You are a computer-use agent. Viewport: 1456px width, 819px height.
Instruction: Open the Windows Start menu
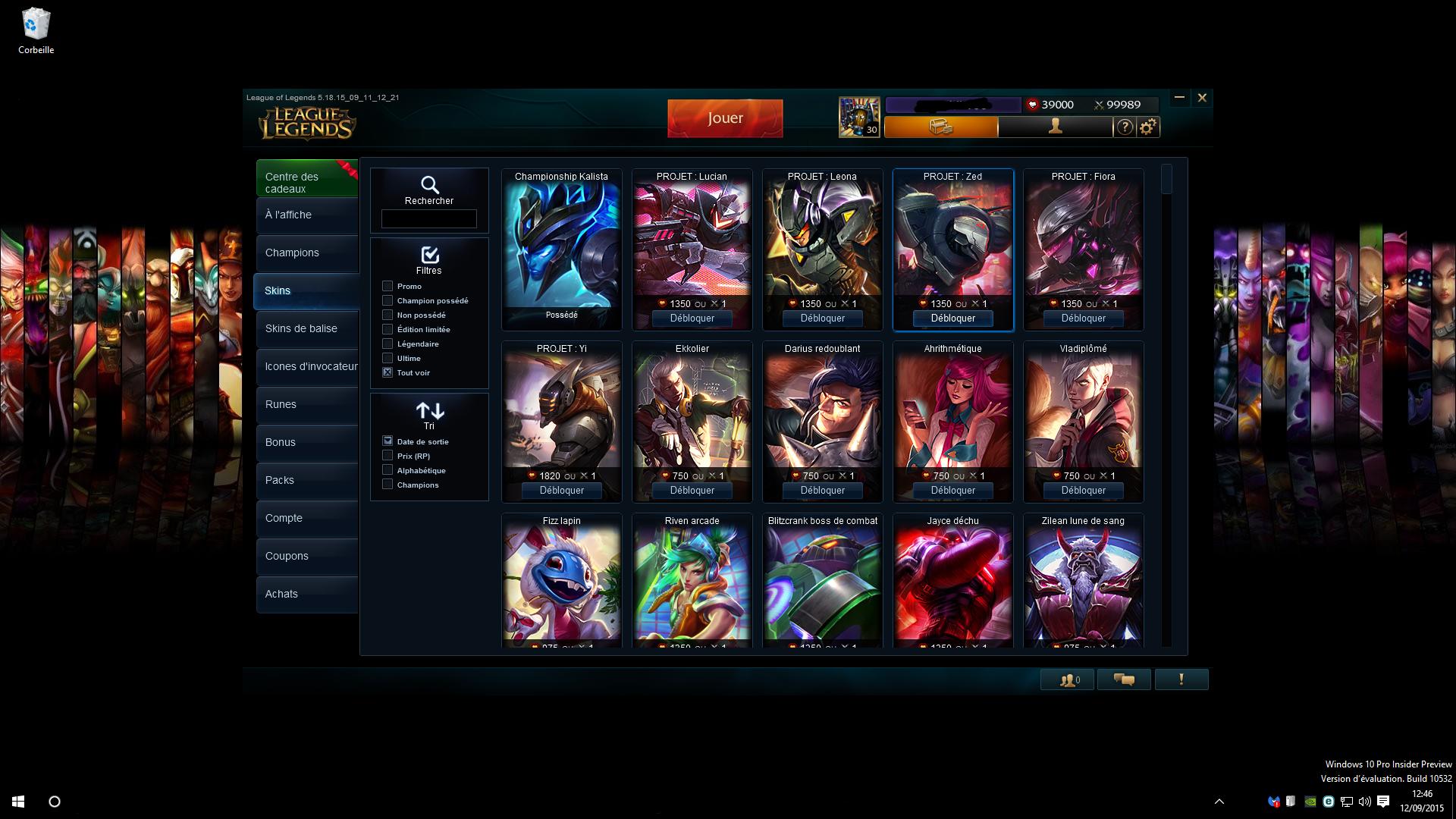pyautogui.click(x=18, y=802)
